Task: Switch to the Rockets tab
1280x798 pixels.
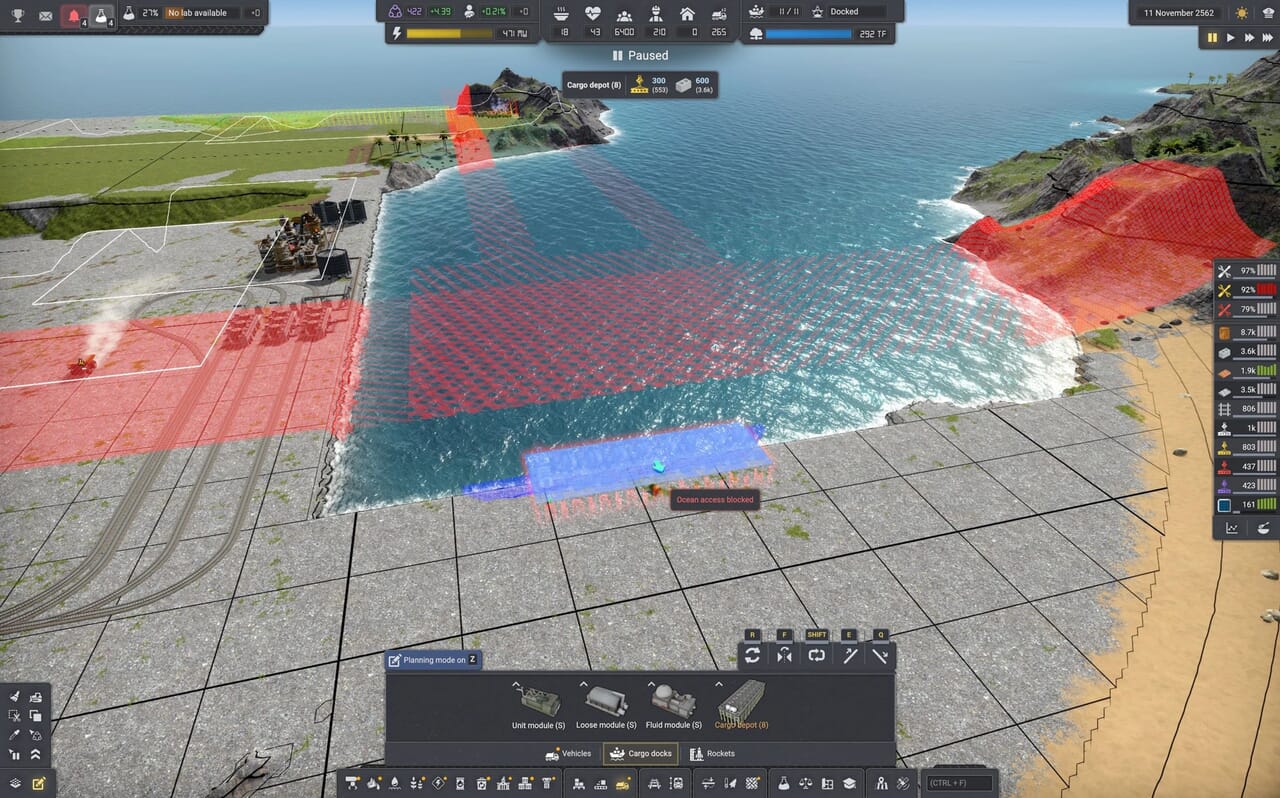Action: coord(712,753)
